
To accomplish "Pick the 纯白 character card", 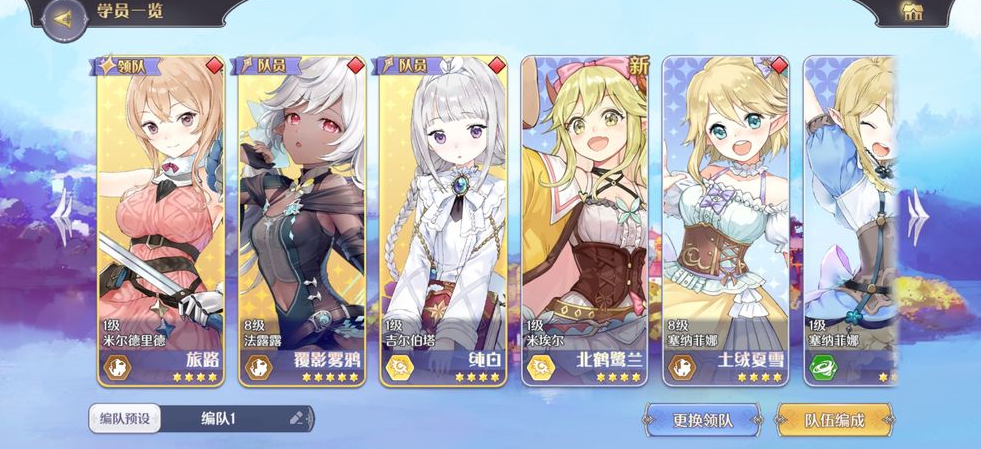I will 443,222.
